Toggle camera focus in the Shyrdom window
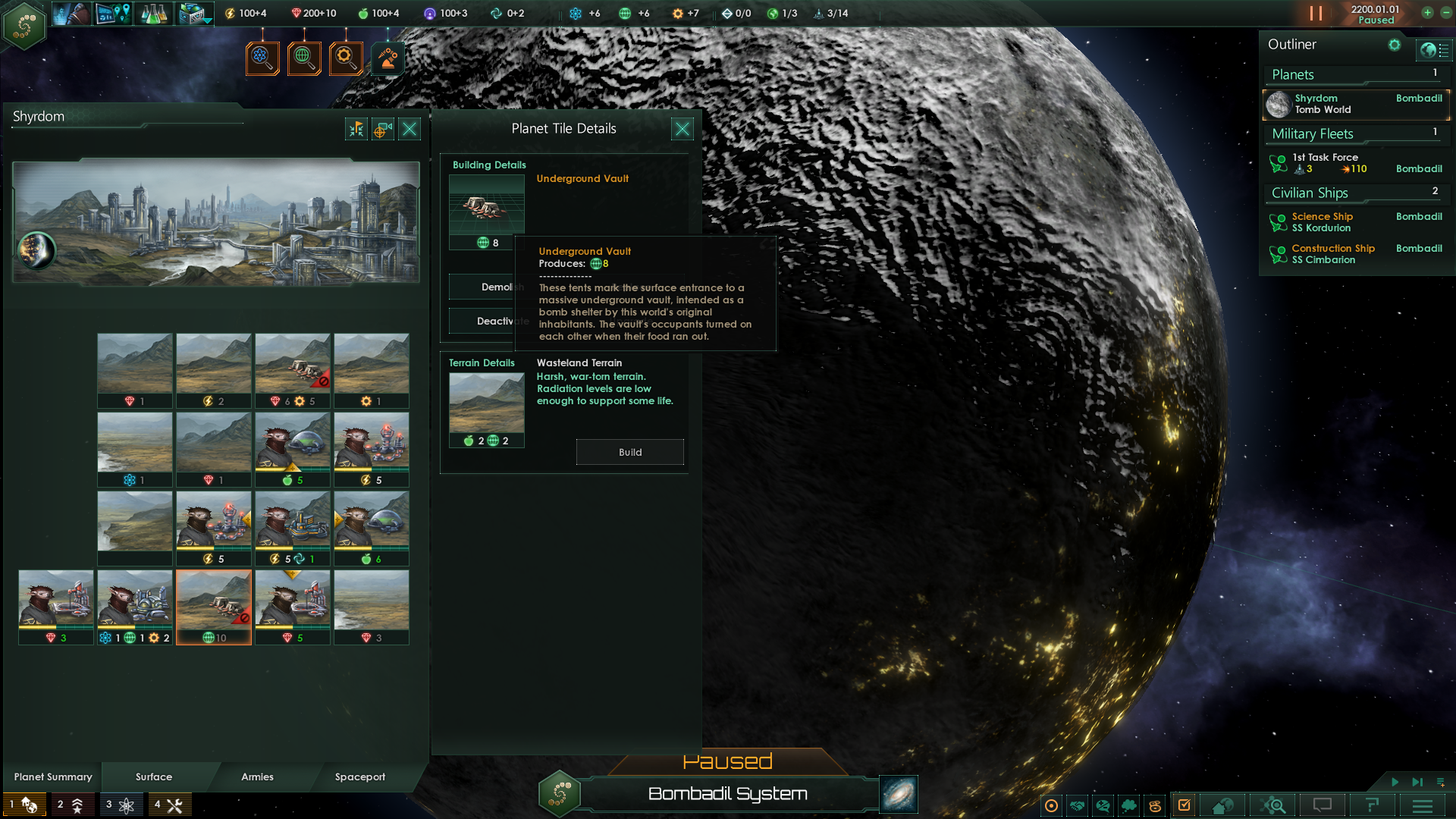This screenshot has height=819, width=1456. pos(381,129)
